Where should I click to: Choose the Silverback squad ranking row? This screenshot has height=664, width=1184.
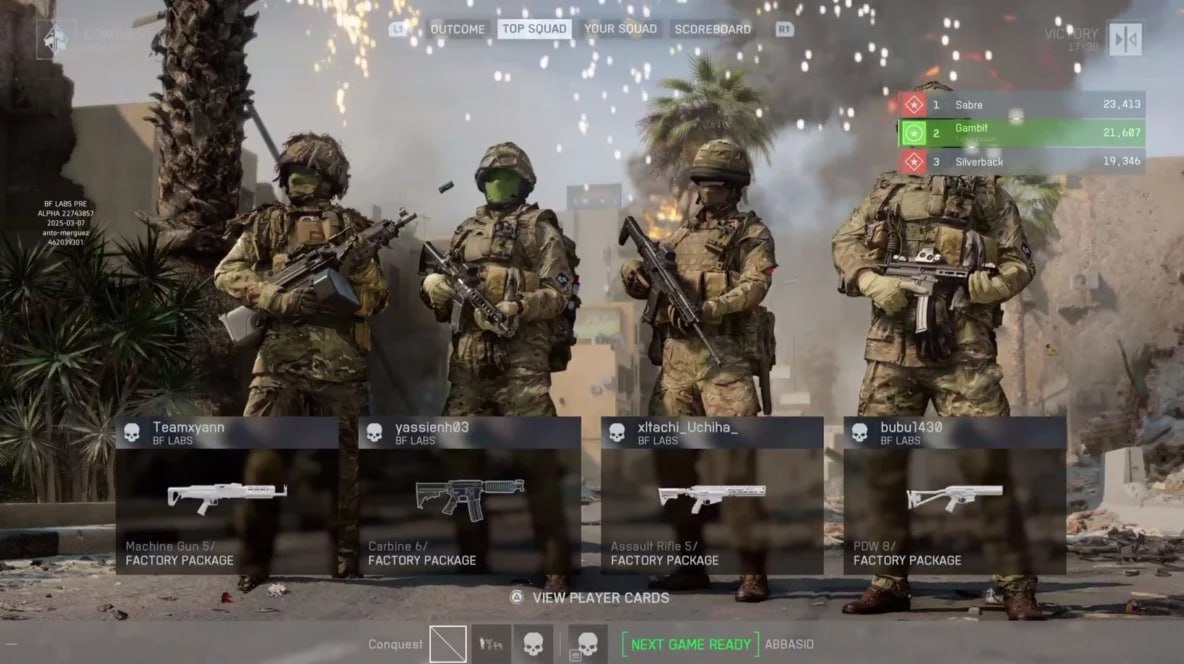point(1022,161)
